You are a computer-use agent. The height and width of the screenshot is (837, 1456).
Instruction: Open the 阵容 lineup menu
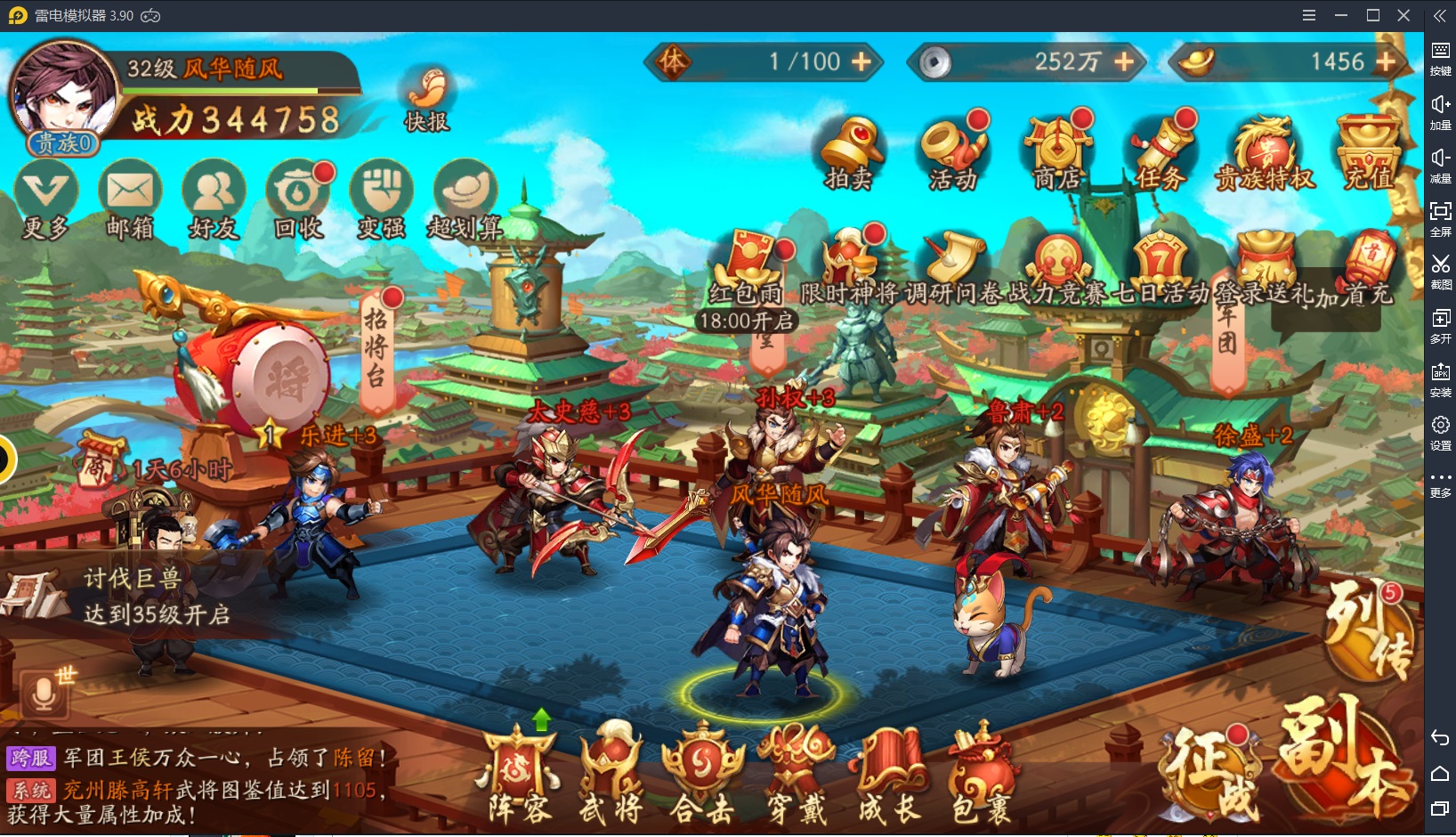(x=519, y=776)
